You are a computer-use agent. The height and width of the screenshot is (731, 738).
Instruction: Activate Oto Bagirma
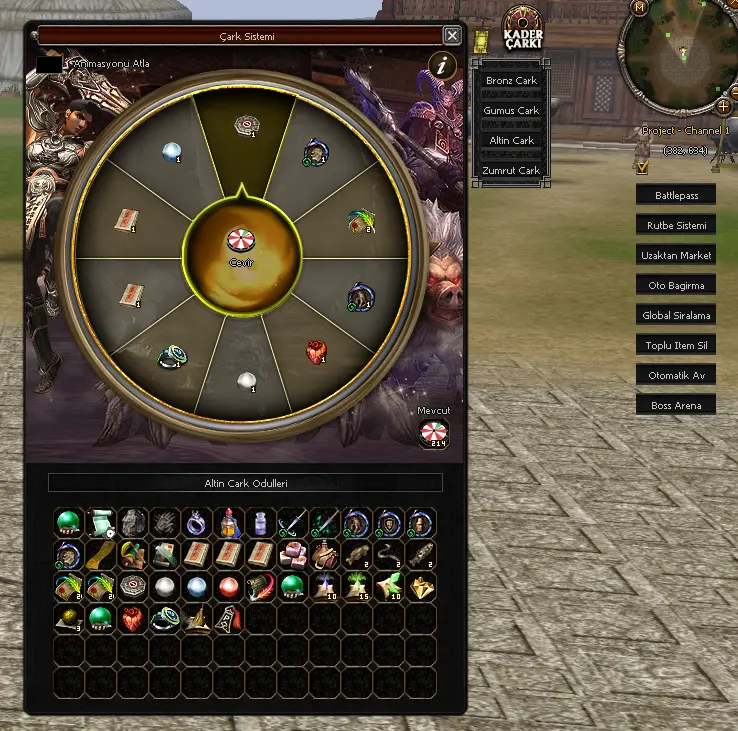tap(676, 285)
